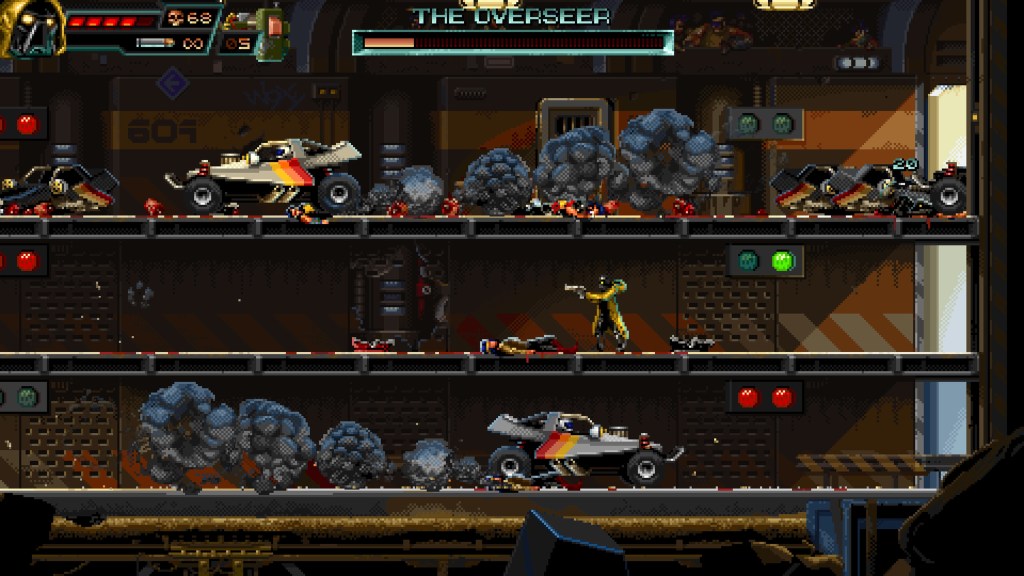Click the hooded character portrait
This screenshot has height=576, width=1024.
30,27
